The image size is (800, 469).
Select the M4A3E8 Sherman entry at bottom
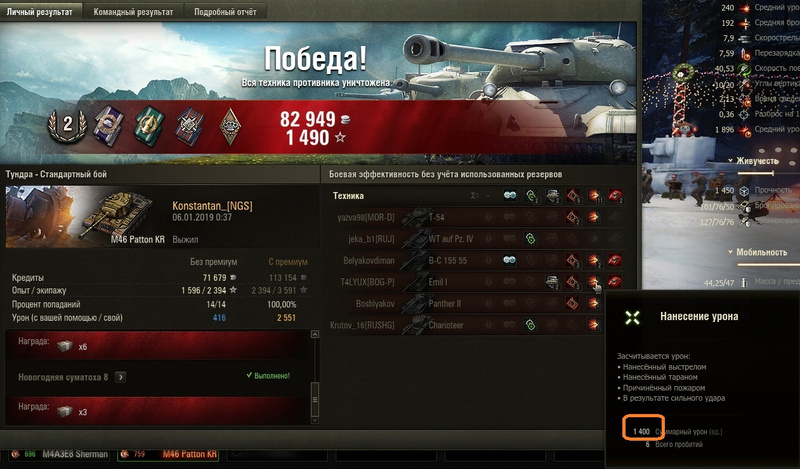pyautogui.click(x=74, y=455)
